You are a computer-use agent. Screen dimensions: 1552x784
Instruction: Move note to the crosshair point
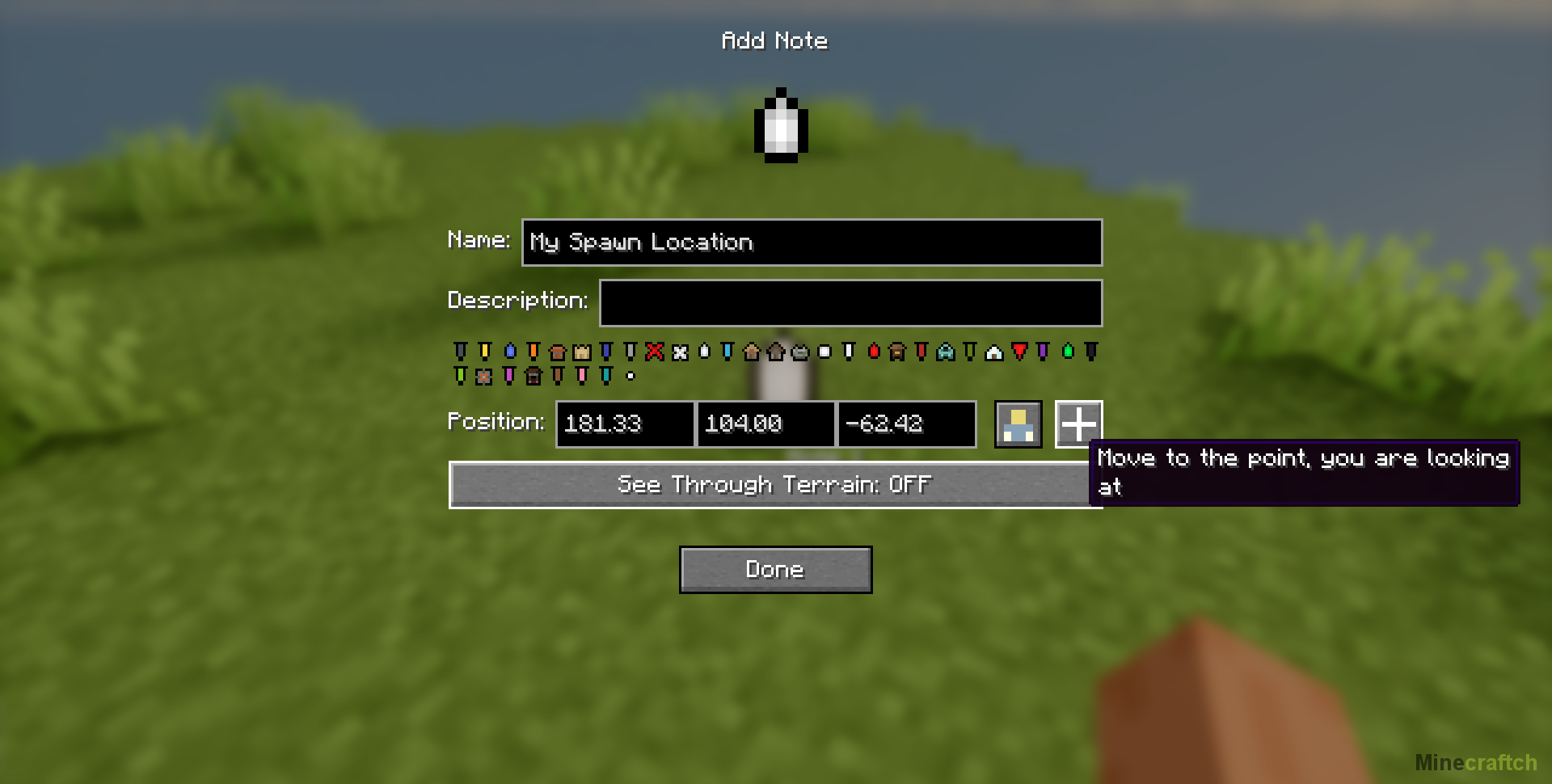(x=1078, y=424)
